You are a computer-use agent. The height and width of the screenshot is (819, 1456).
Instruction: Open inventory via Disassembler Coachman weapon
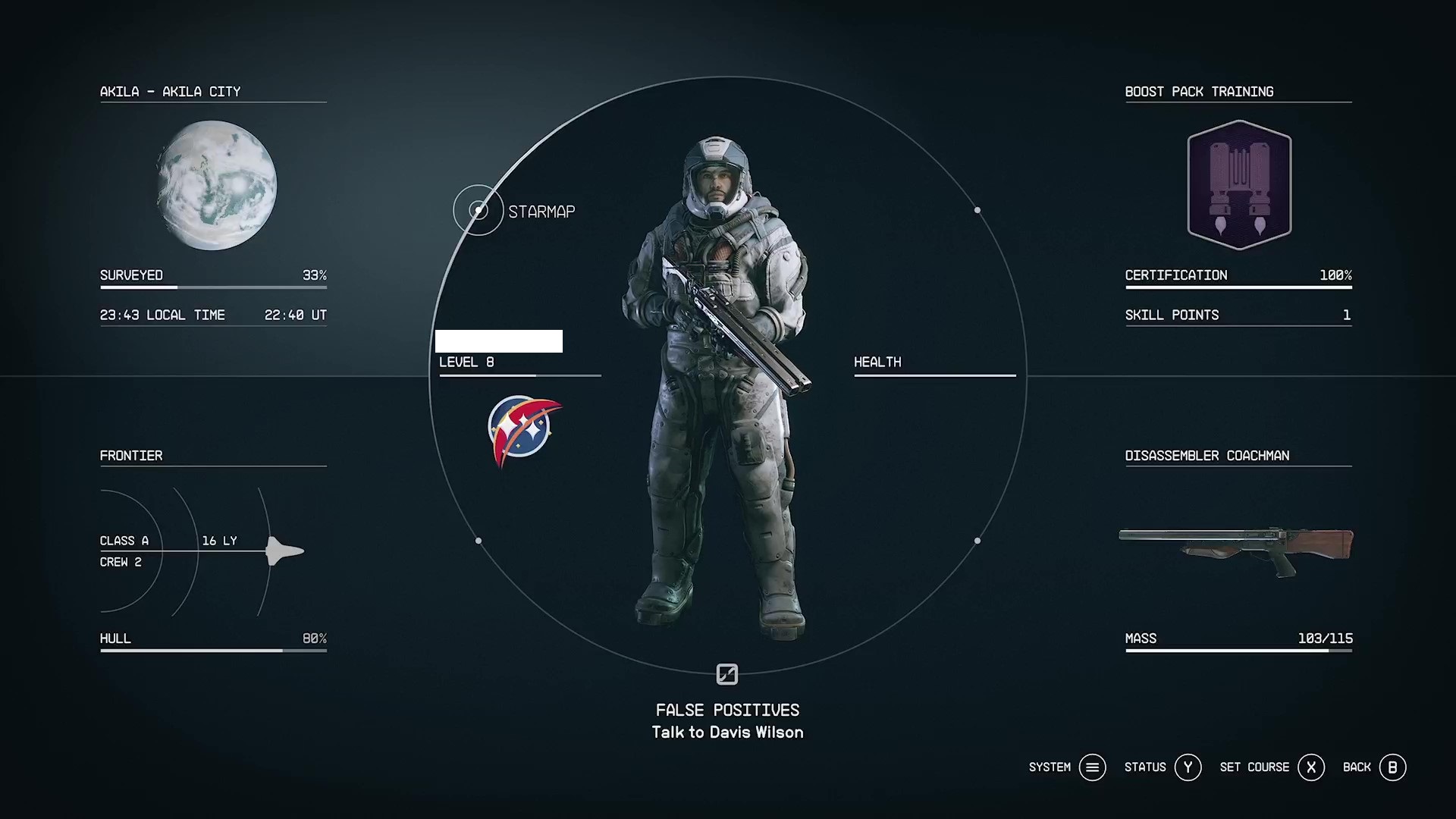pyautogui.click(x=1236, y=550)
